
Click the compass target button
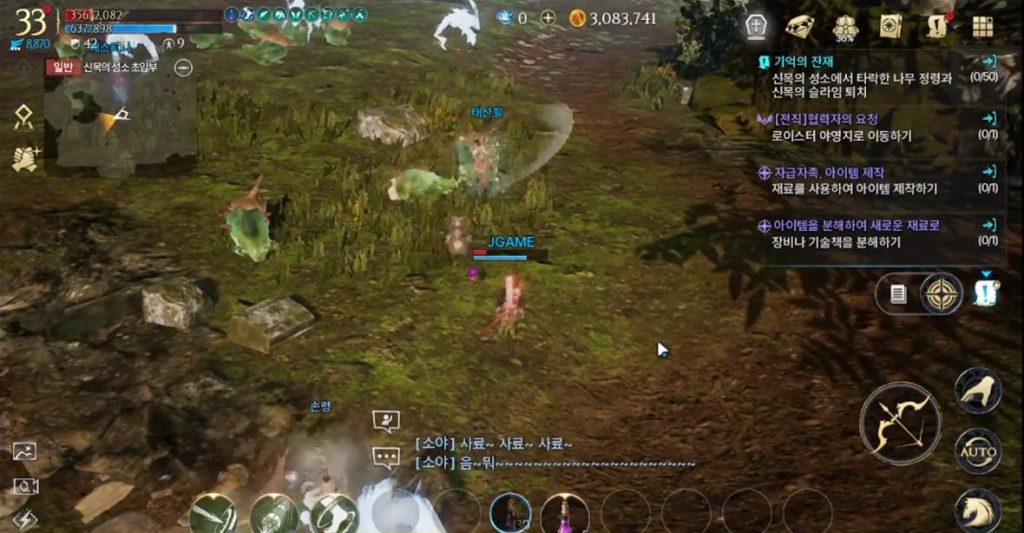coord(941,293)
